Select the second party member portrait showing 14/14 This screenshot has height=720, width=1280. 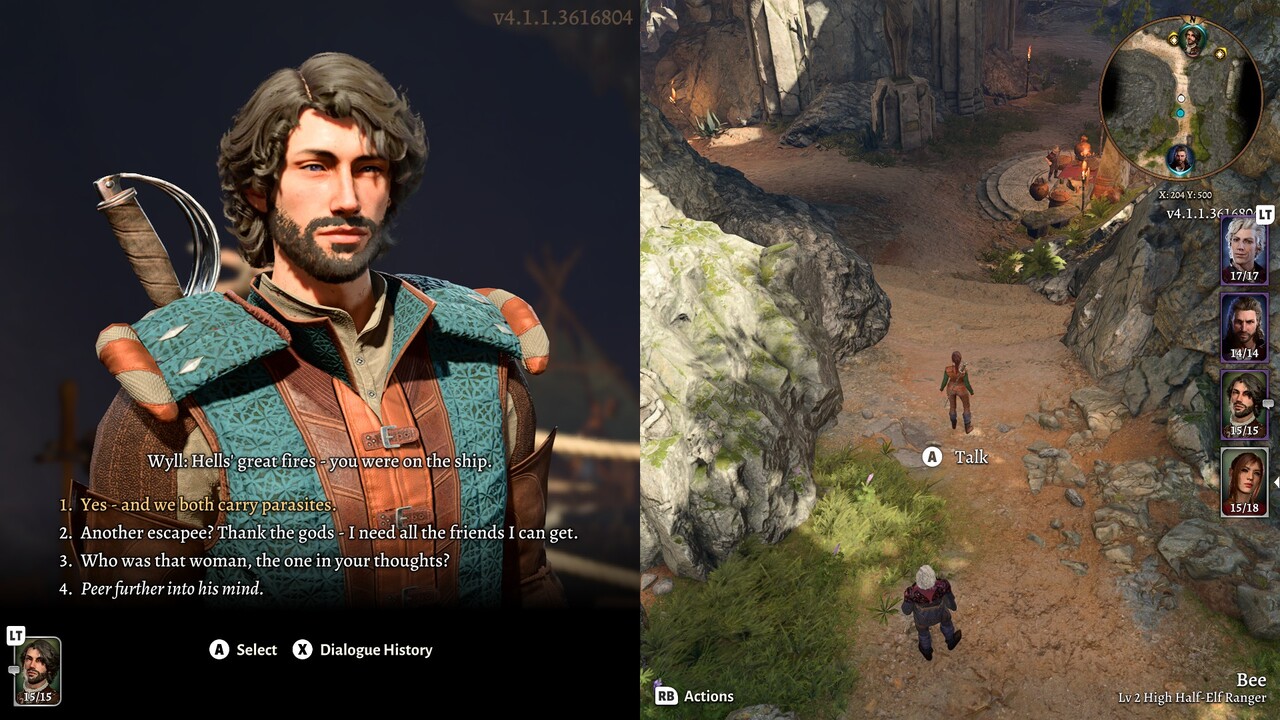tap(1245, 326)
